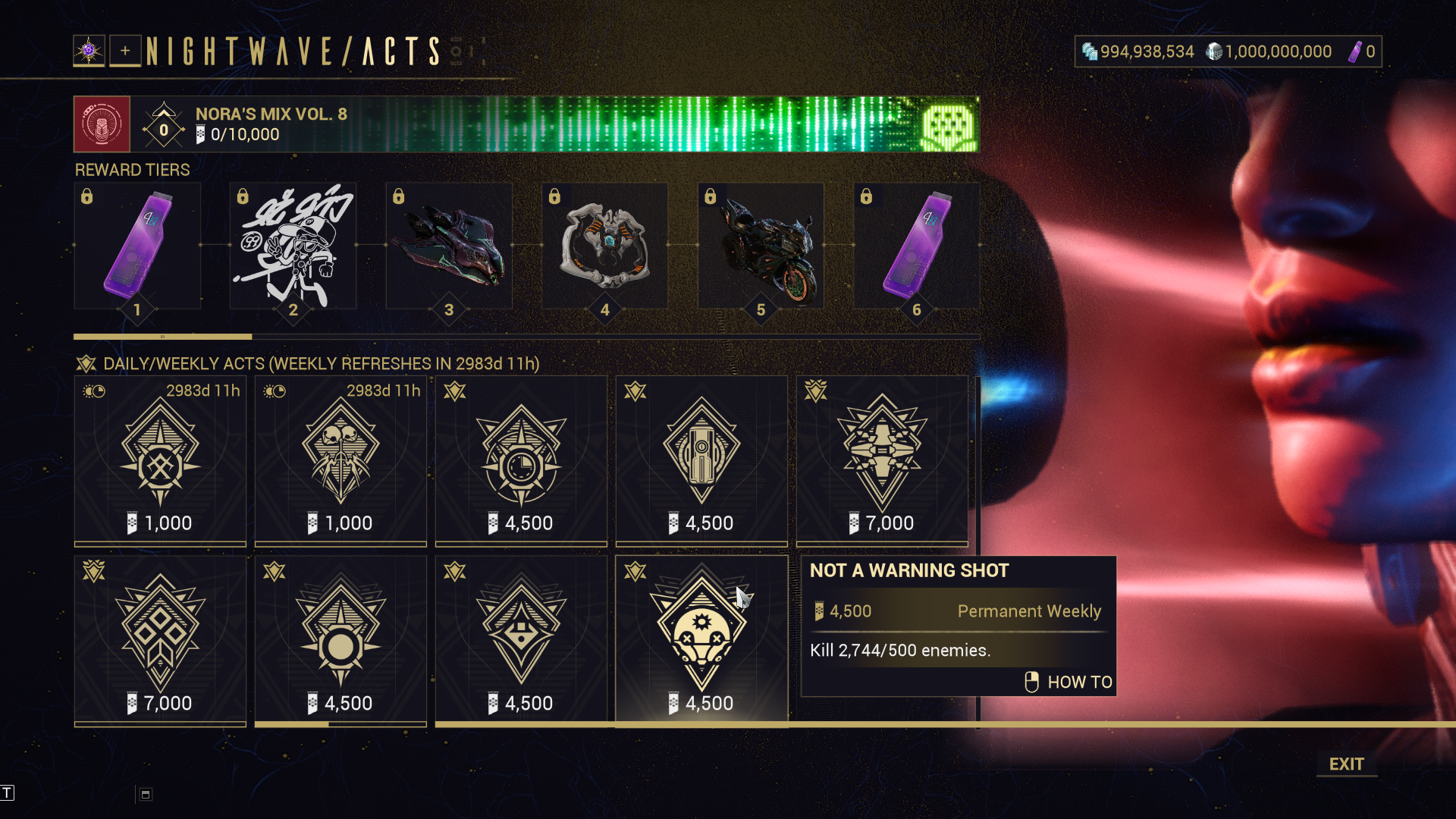Image resolution: width=1456 pixels, height=819 pixels.
Task: Select the tier 2 graffiti glyph reward
Action: click(293, 246)
